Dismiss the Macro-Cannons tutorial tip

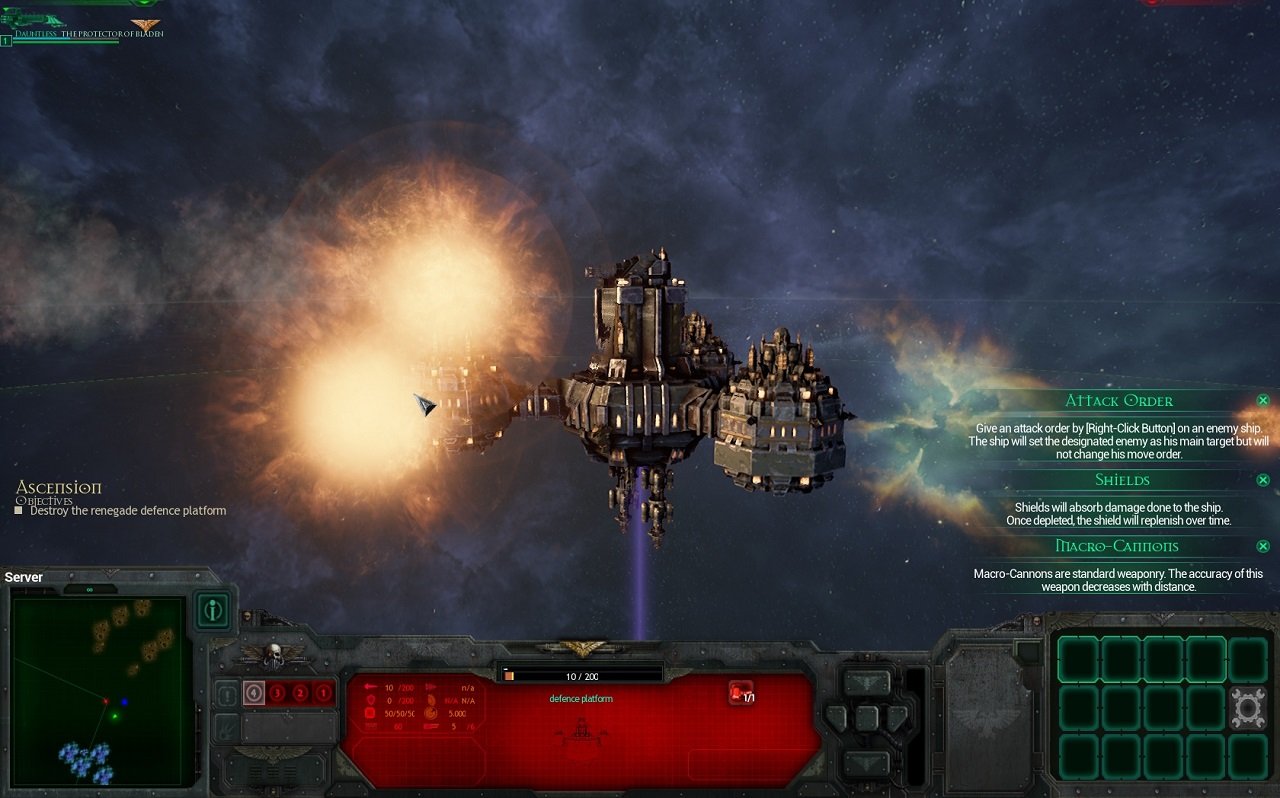coord(1262,546)
